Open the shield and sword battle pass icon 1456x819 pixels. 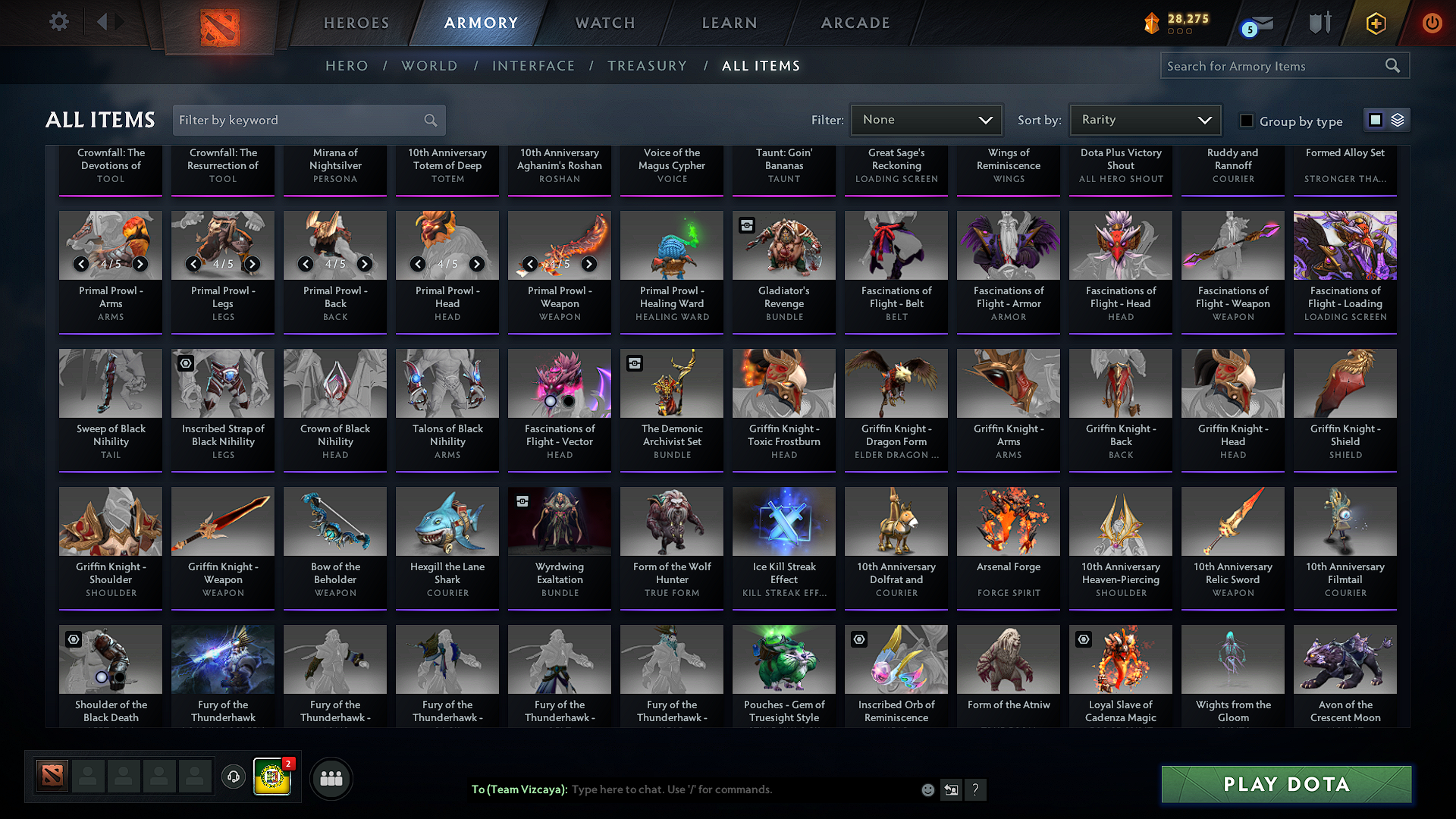pyautogui.click(x=1319, y=23)
